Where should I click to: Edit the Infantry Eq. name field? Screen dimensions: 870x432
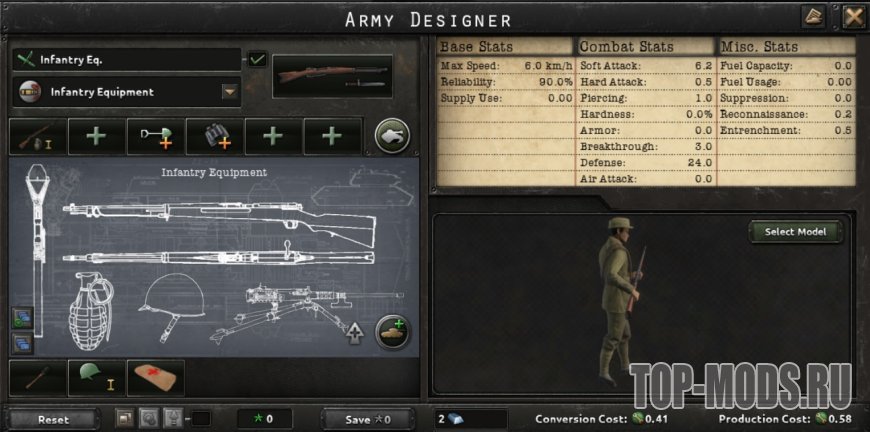point(126,60)
